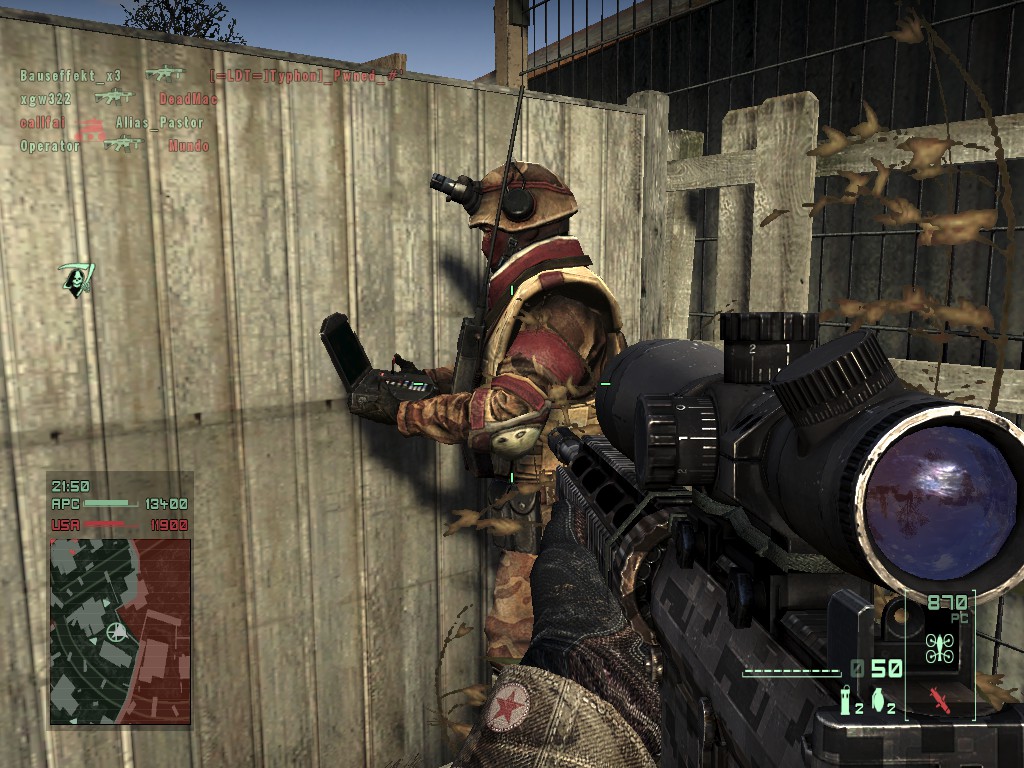Screen dimensions: 1024x768
Task: Click callfai name in kill feed
Action: tap(42, 122)
